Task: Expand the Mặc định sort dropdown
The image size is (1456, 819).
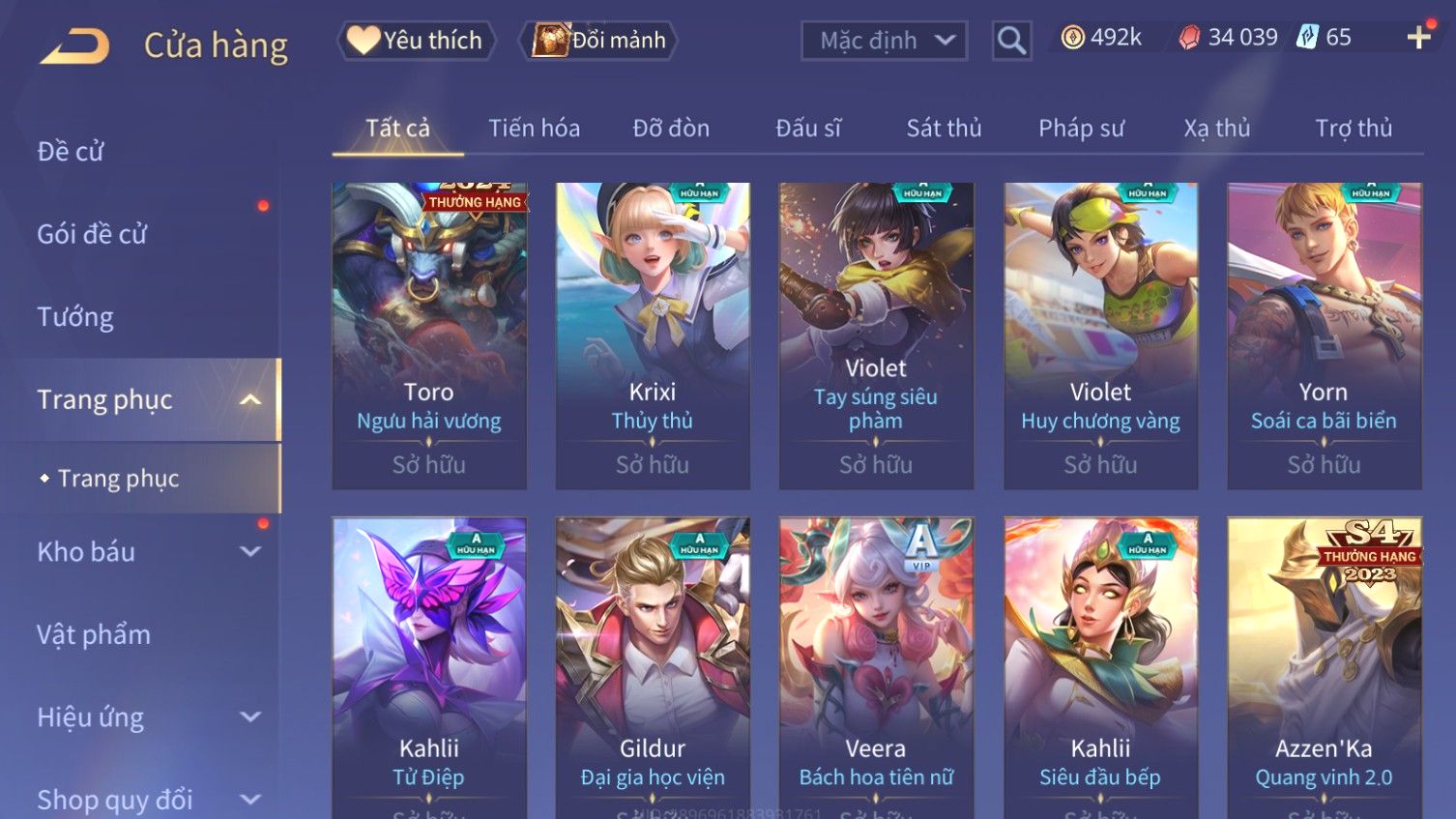Action: 884,41
